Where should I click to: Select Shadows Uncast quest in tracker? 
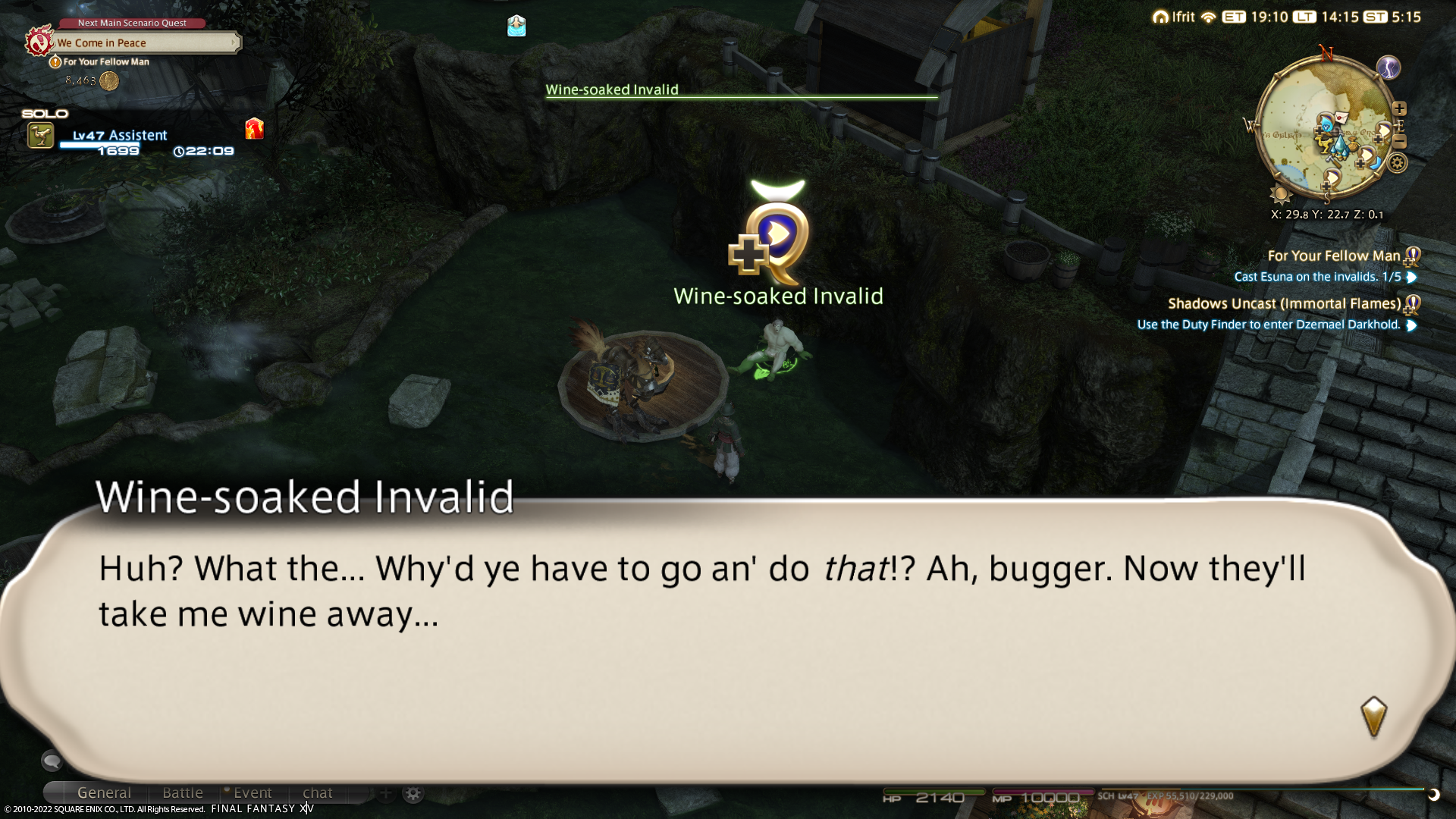[x=1284, y=304]
